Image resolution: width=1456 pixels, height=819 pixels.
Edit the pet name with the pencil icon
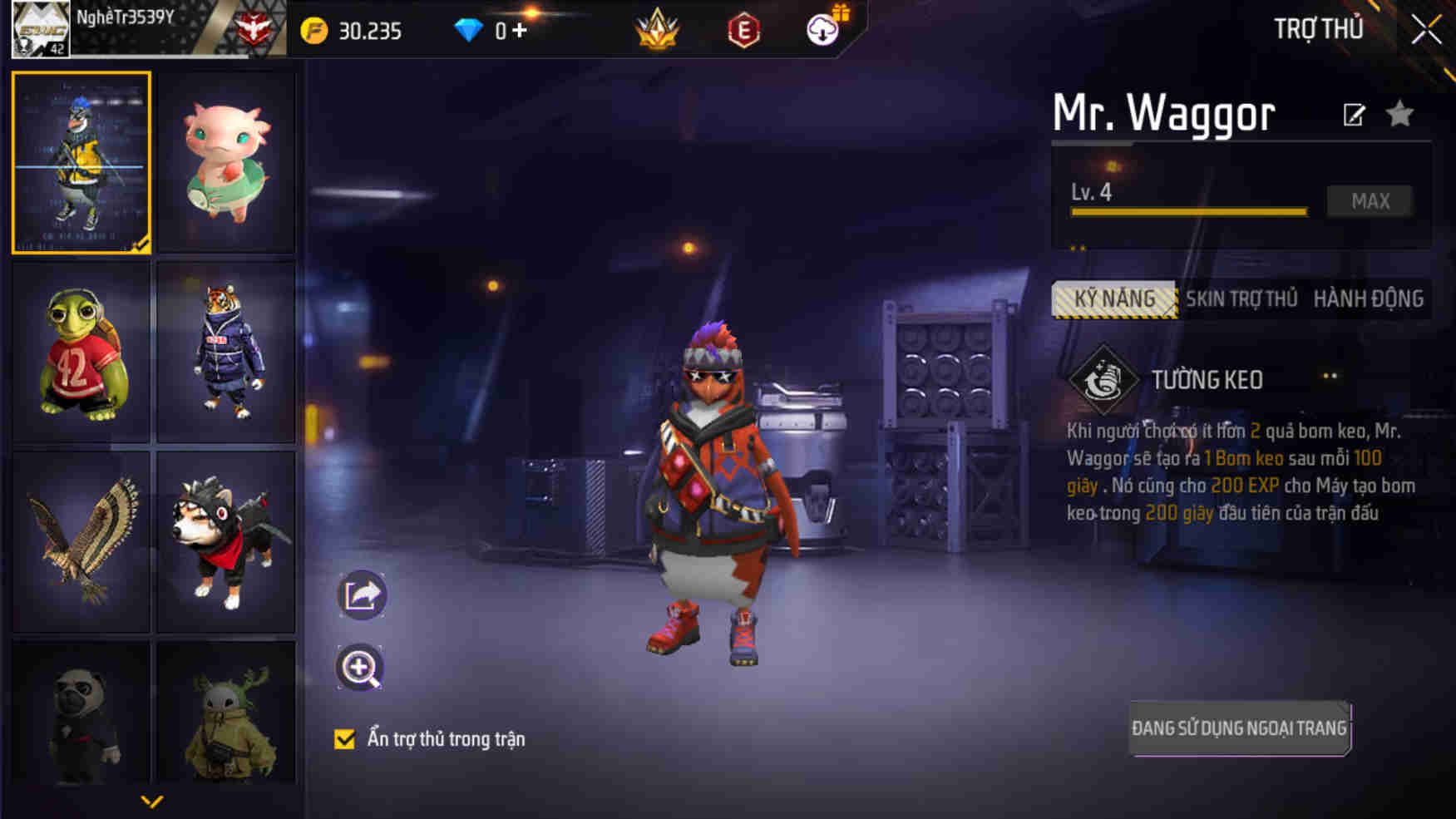1354,115
